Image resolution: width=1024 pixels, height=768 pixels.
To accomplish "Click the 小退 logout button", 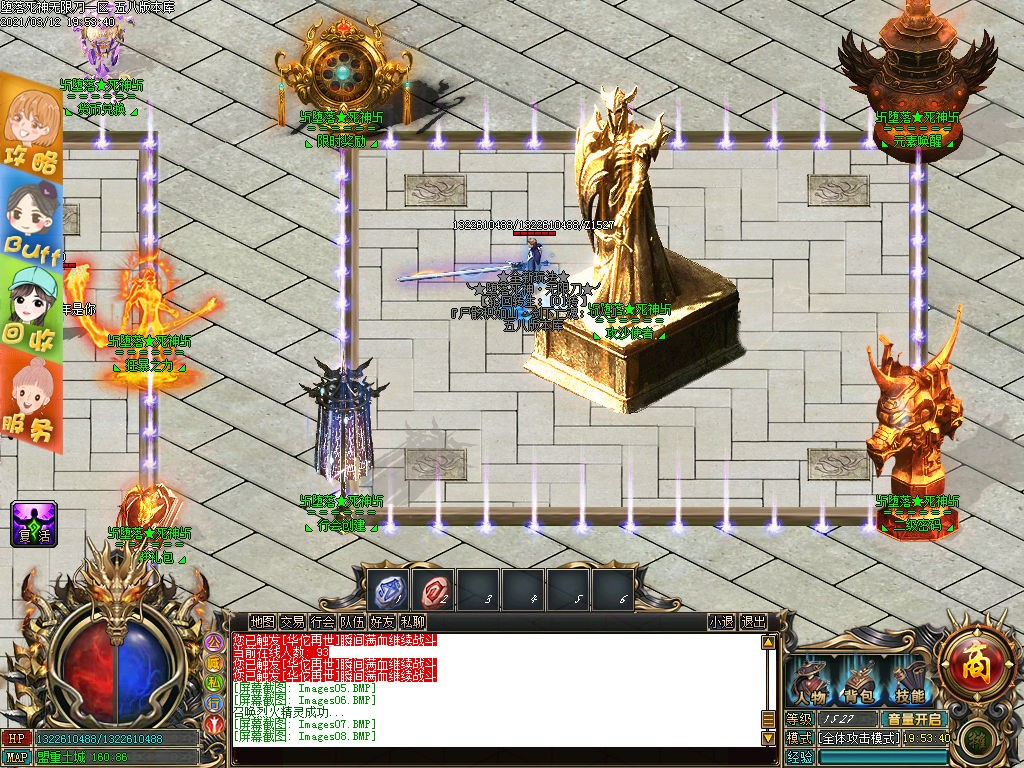I will [x=721, y=621].
